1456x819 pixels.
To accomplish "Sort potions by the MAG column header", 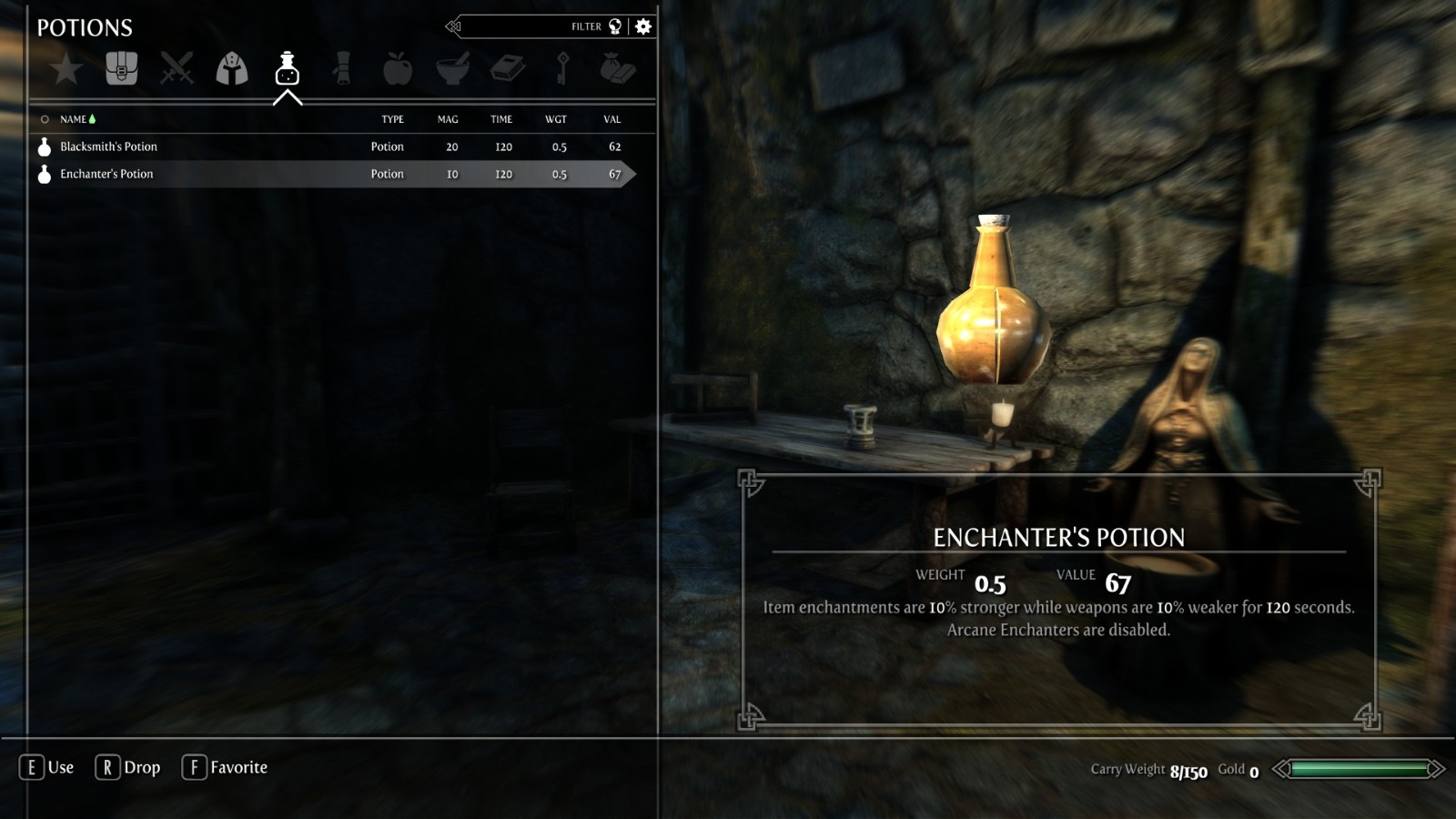I will [448, 119].
